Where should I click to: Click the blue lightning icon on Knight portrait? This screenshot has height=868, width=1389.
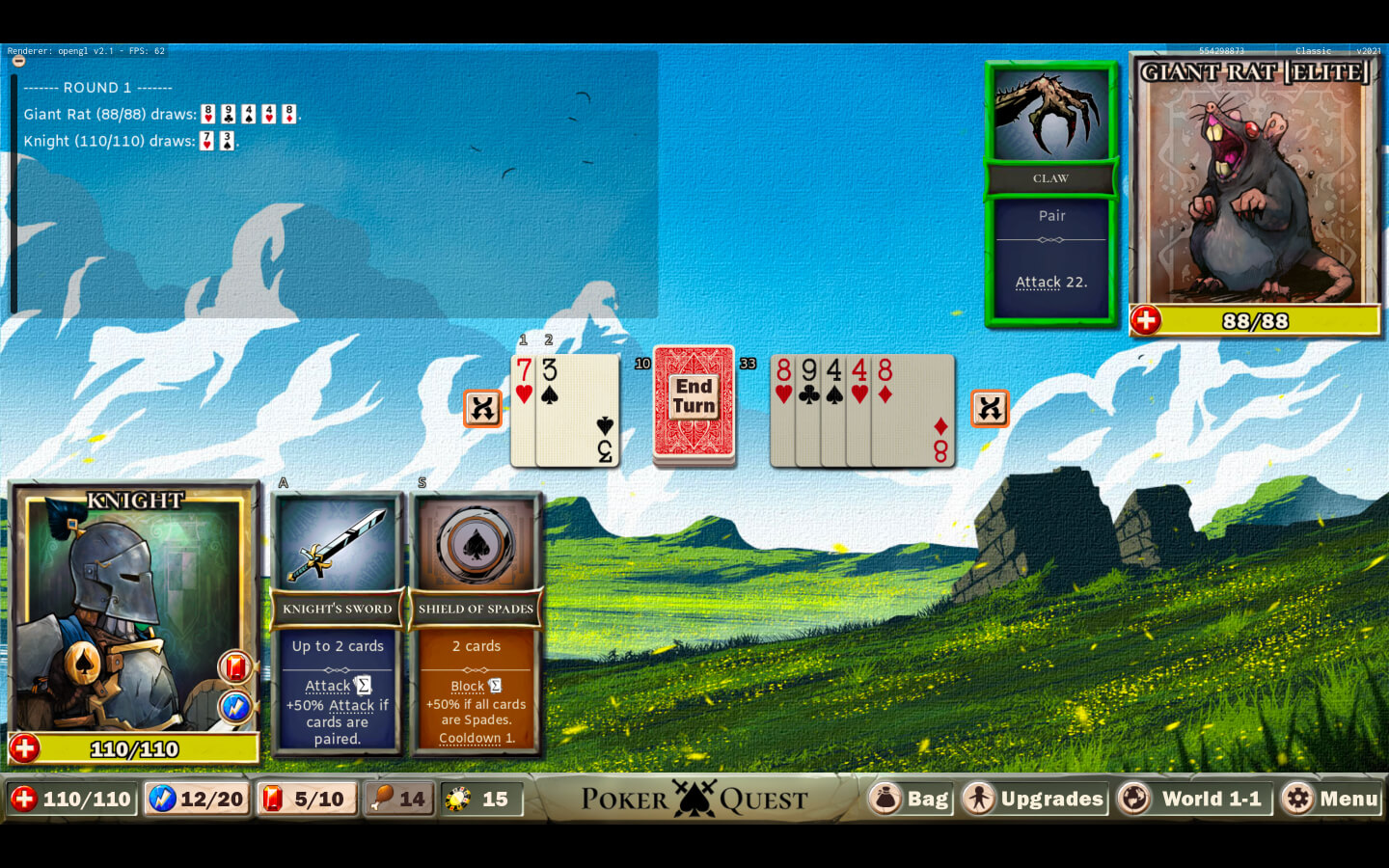coord(234,707)
